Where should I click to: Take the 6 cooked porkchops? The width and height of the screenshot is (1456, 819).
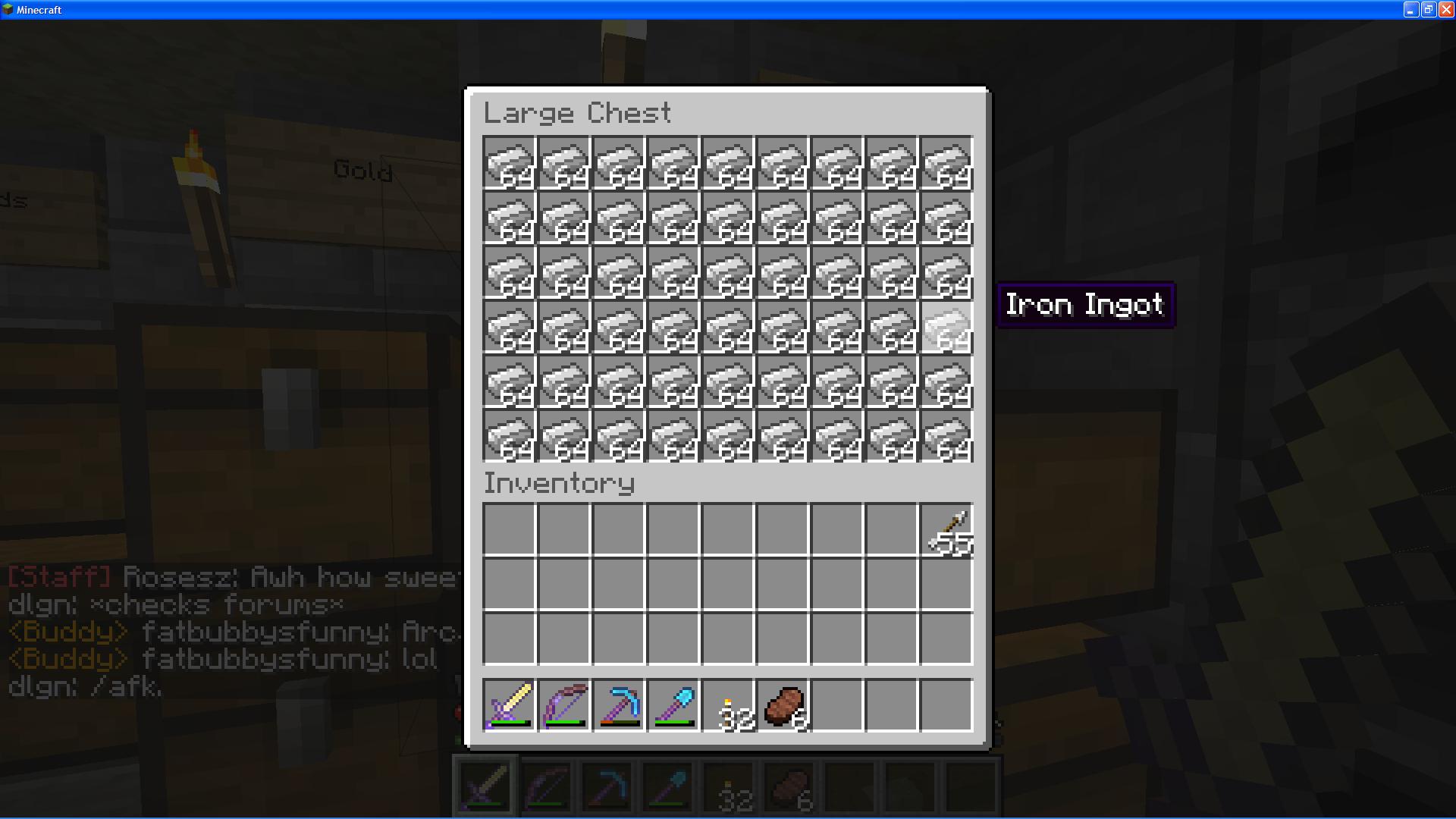[x=783, y=705]
